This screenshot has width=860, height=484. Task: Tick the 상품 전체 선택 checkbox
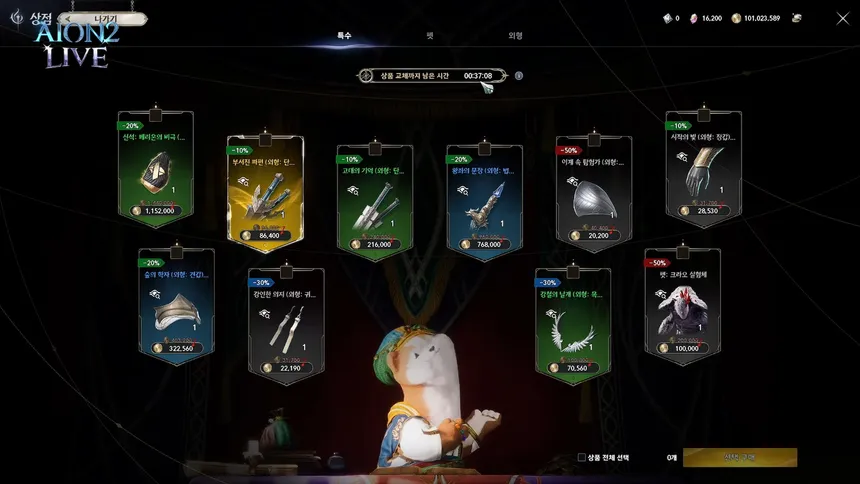[582, 457]
